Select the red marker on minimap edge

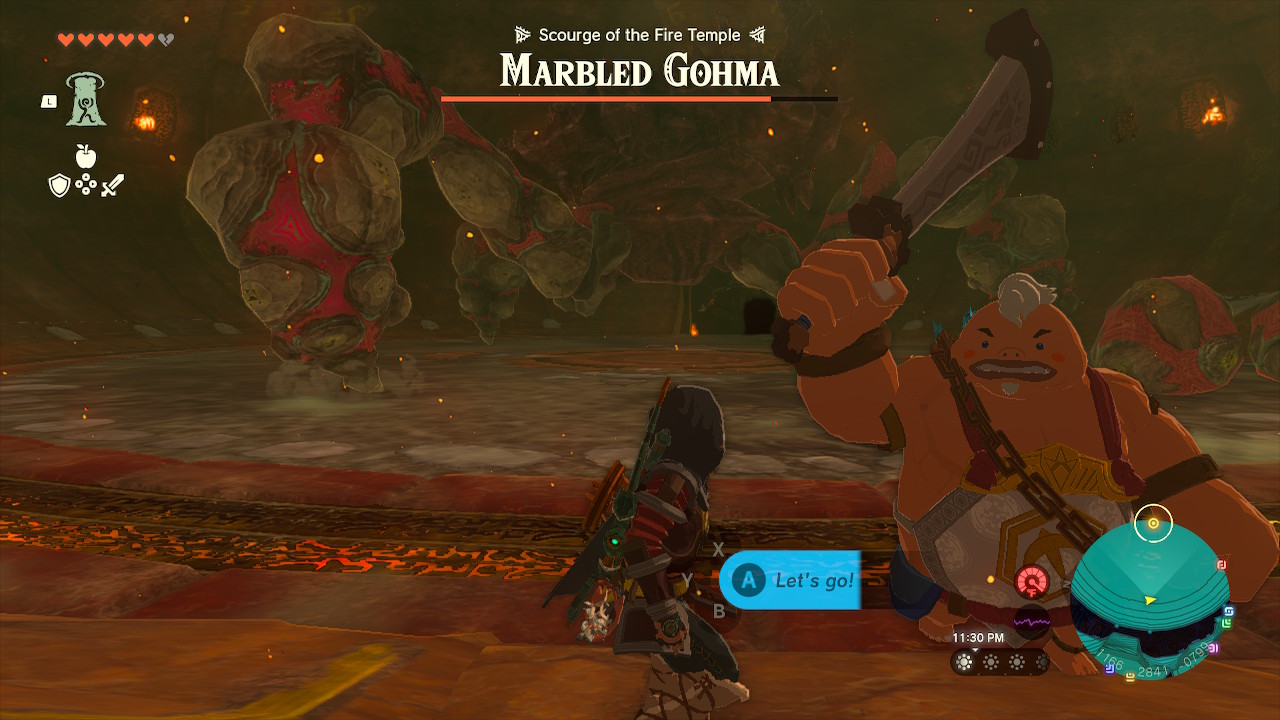1222,565
